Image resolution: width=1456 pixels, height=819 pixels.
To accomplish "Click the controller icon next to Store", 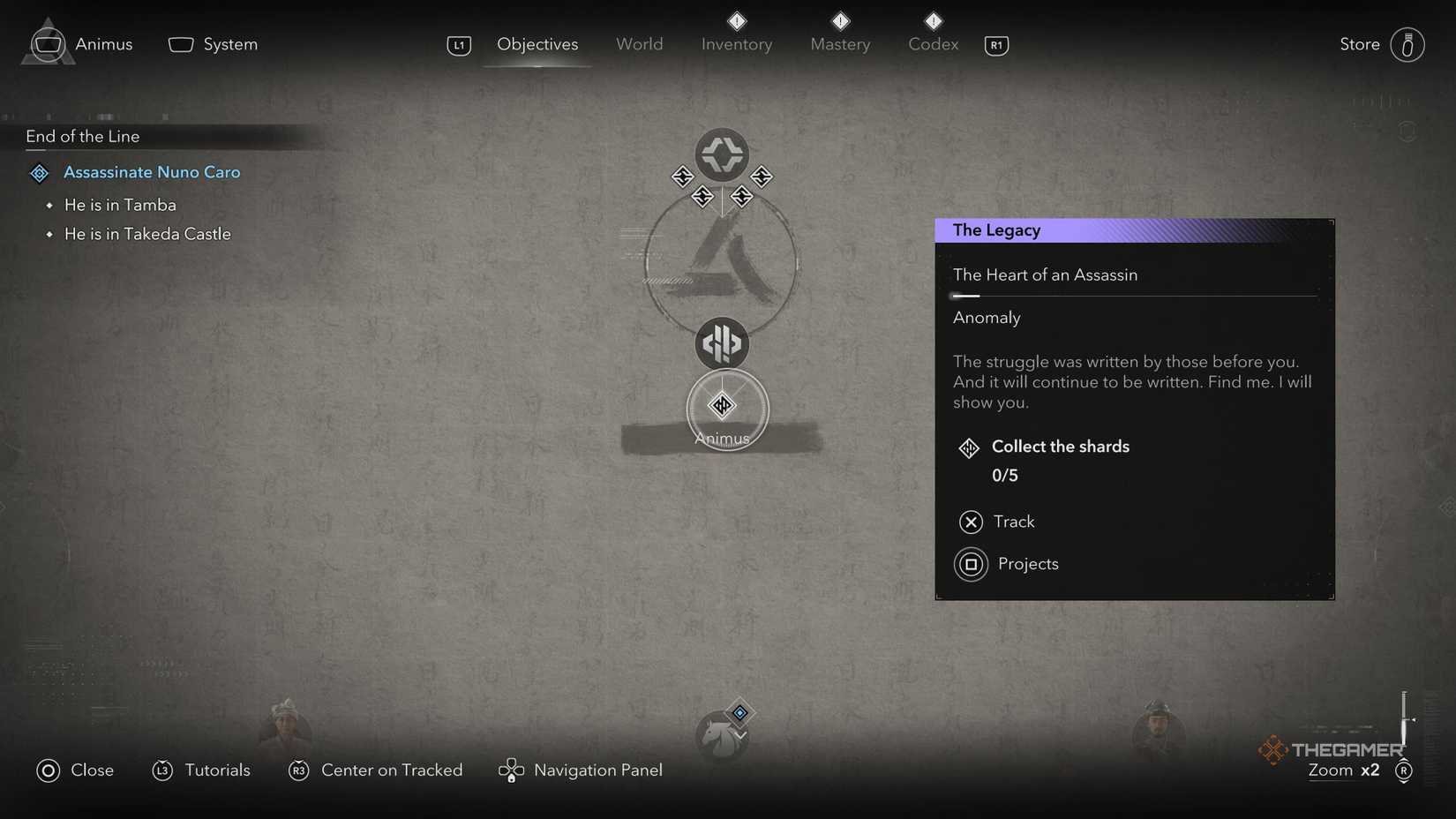I will [1409, 44].
